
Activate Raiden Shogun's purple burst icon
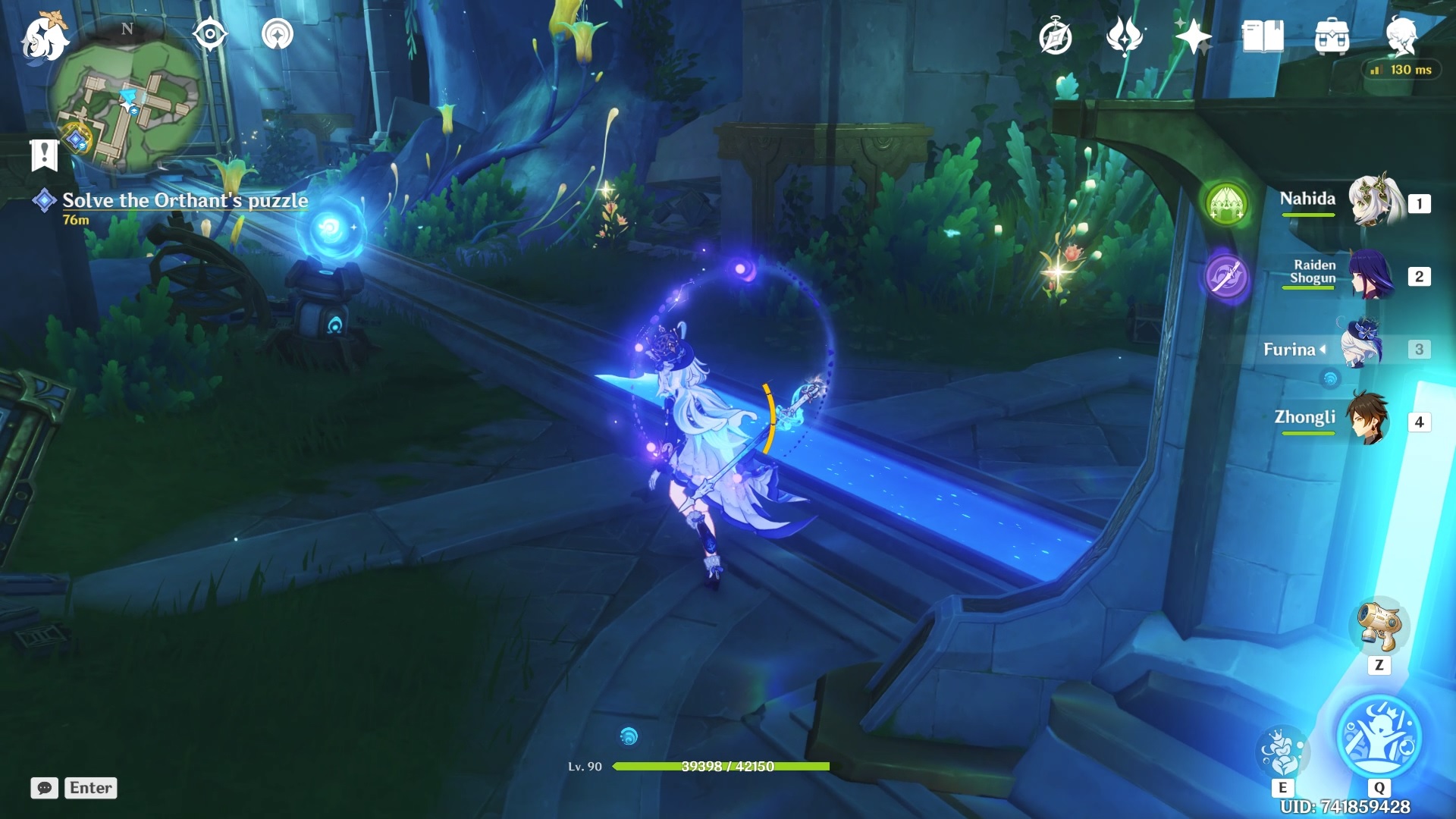(1226, 276)
